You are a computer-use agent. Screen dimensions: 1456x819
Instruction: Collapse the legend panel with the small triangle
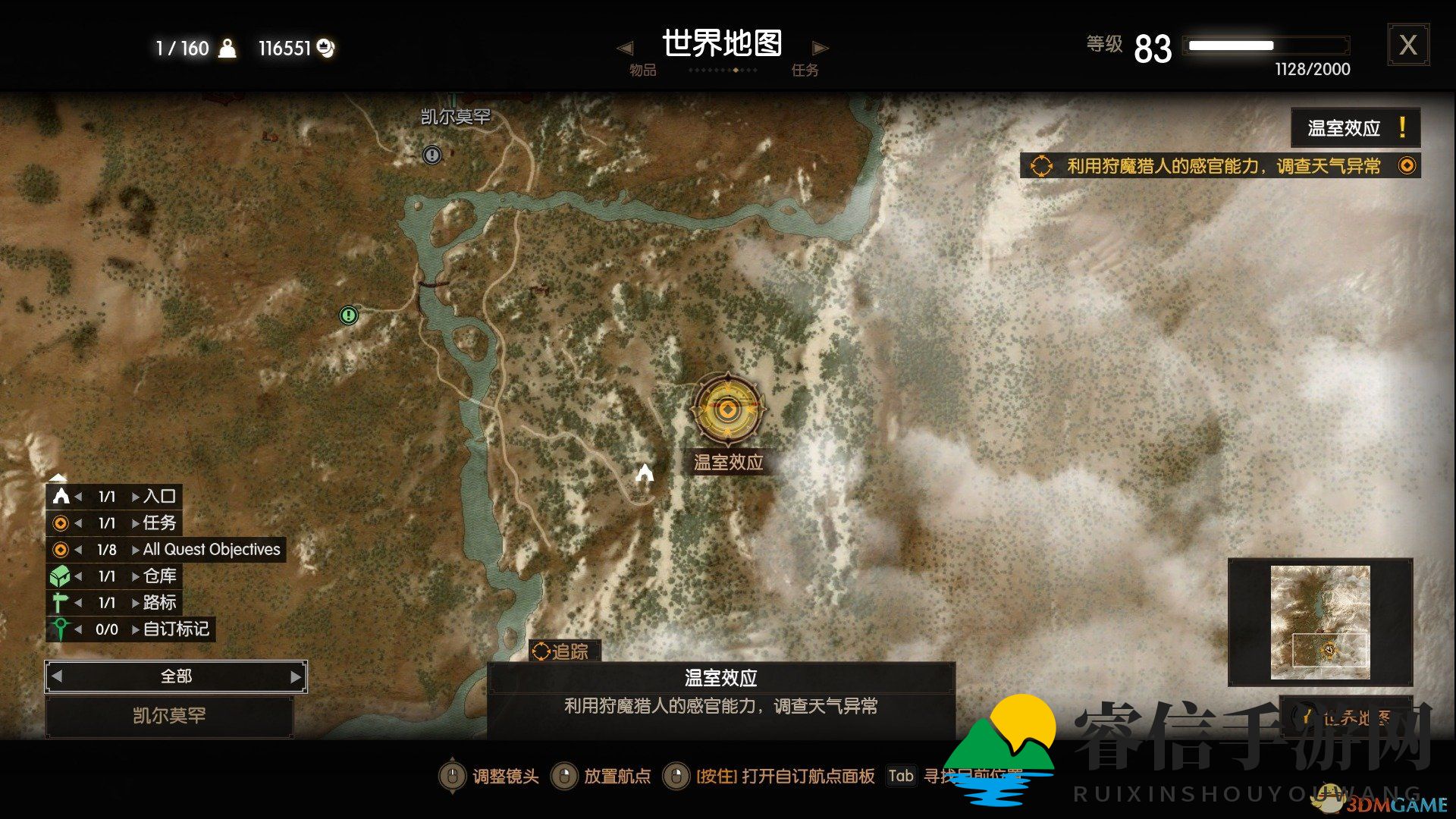tap(58, 478)
